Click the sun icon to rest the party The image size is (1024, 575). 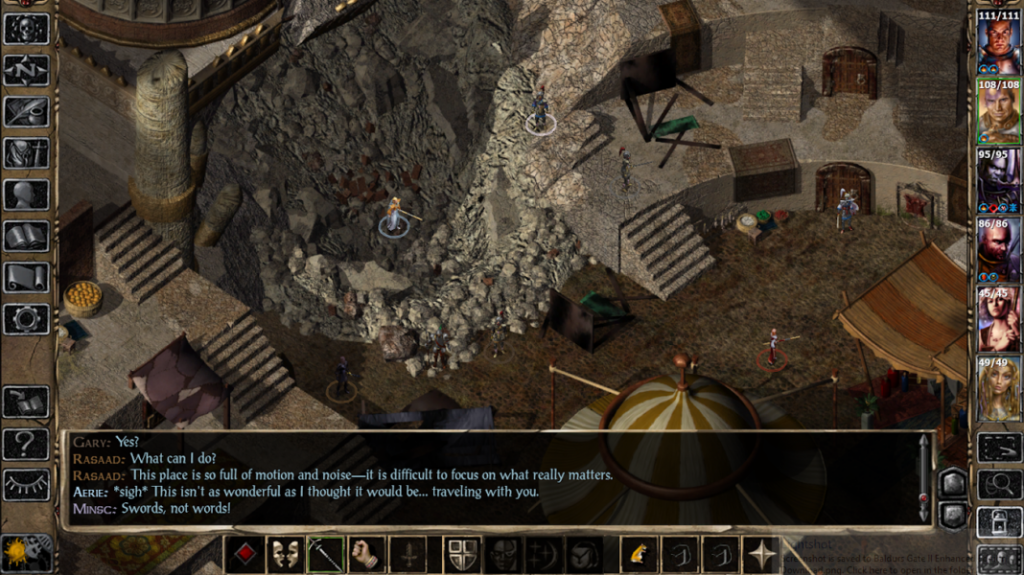point(18,551)
